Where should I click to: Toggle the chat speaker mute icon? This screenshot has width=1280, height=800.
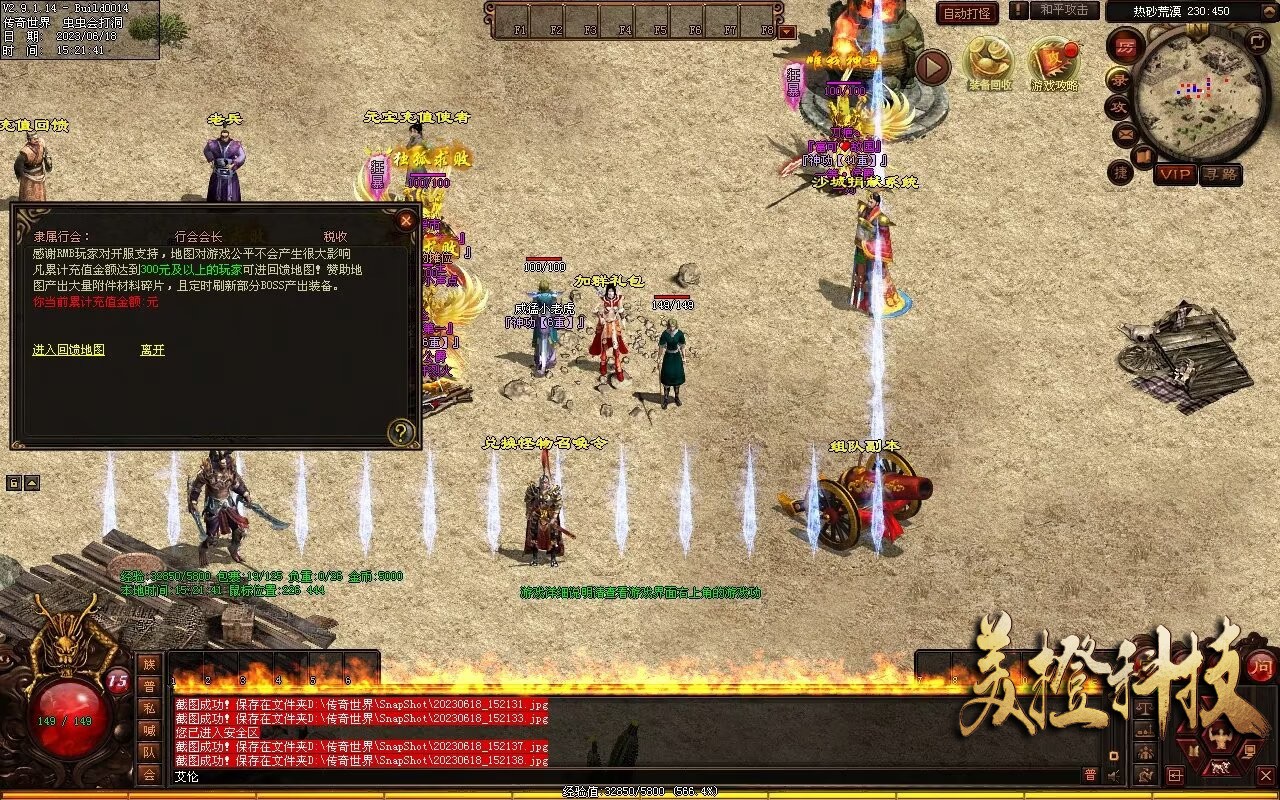coord(1112,775)
